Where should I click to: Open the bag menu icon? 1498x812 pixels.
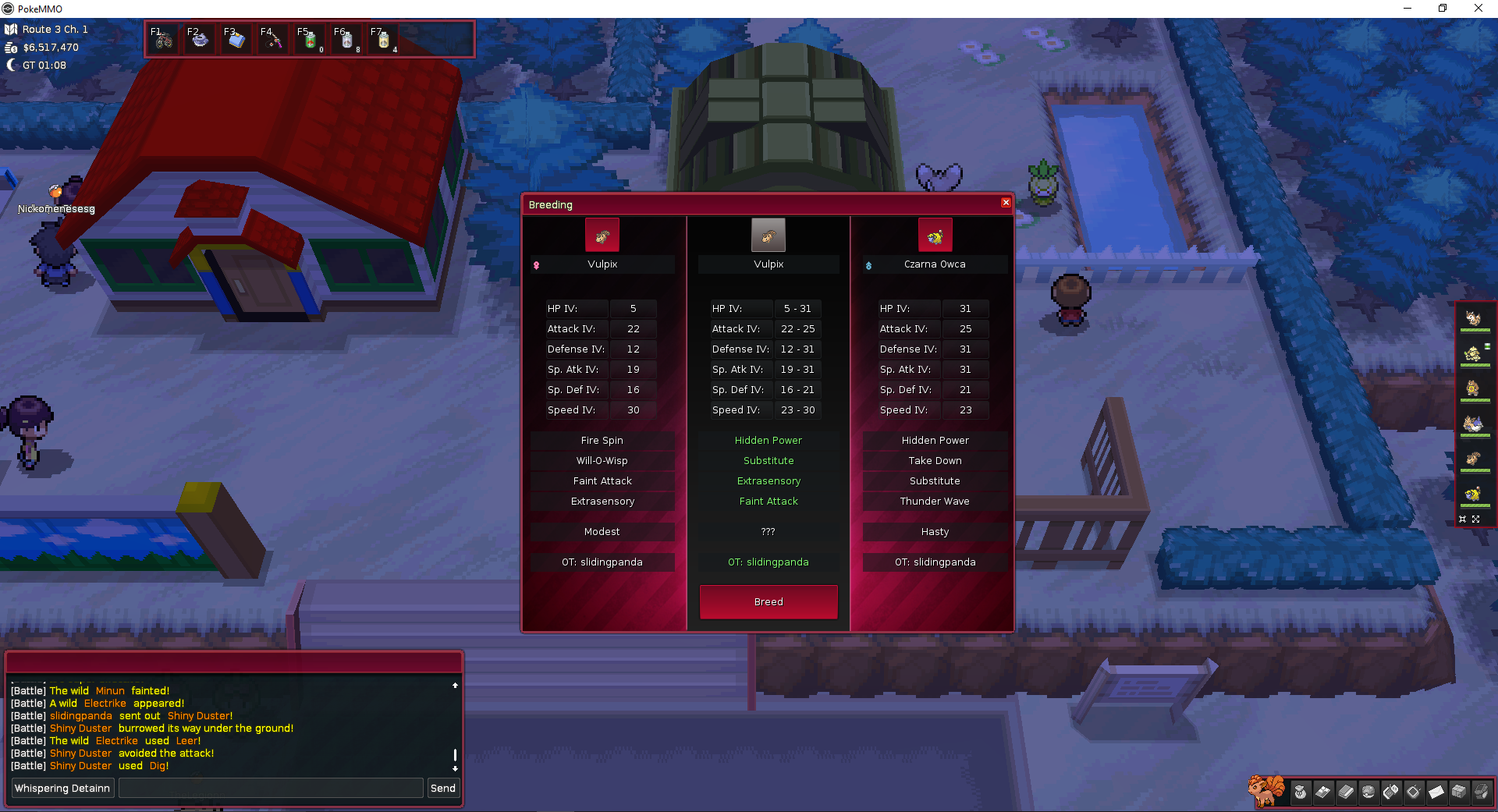[x=1300, y=792]
